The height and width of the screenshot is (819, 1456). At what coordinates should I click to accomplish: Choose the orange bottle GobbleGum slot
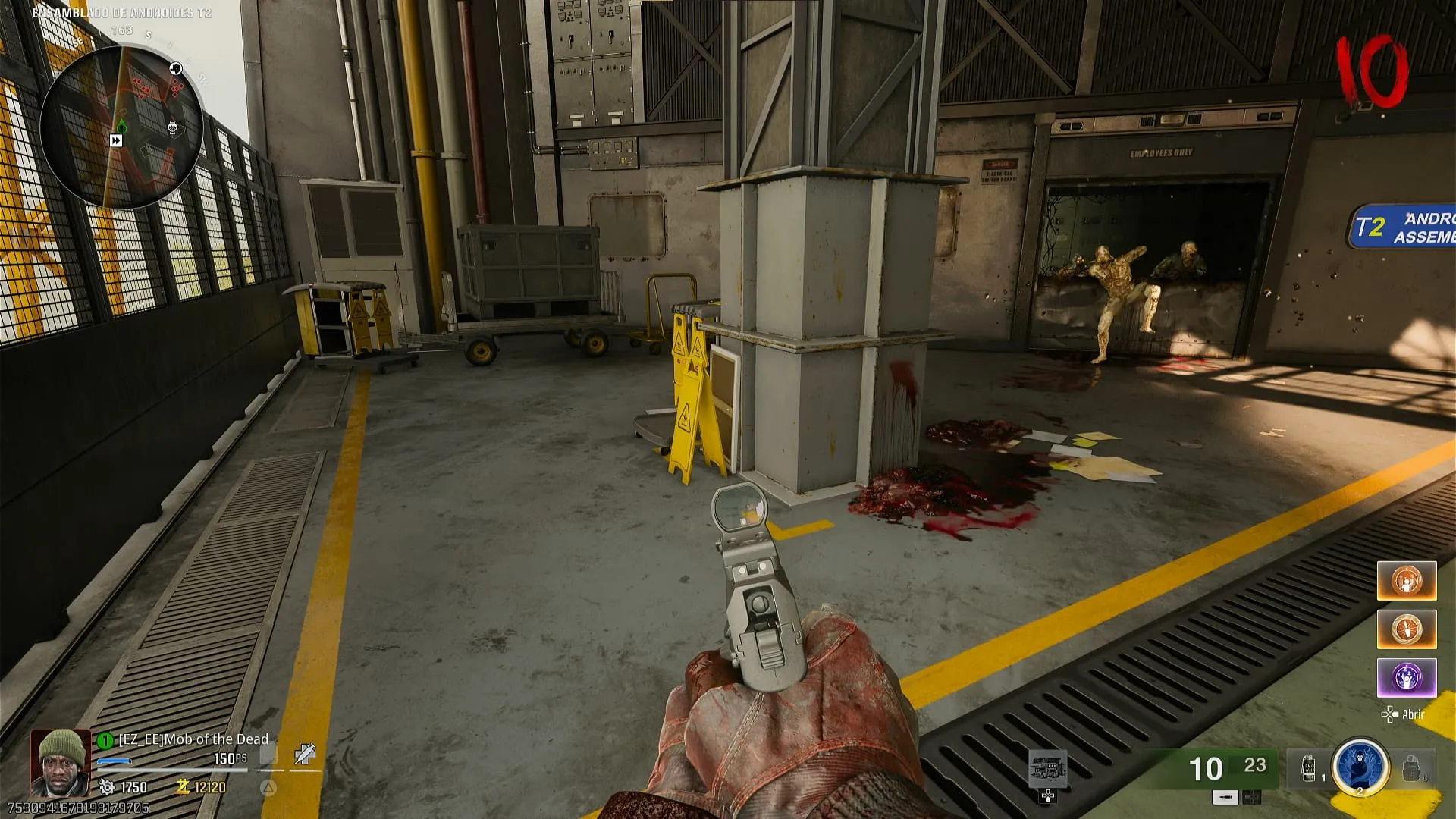click(x=1407, y=629)
